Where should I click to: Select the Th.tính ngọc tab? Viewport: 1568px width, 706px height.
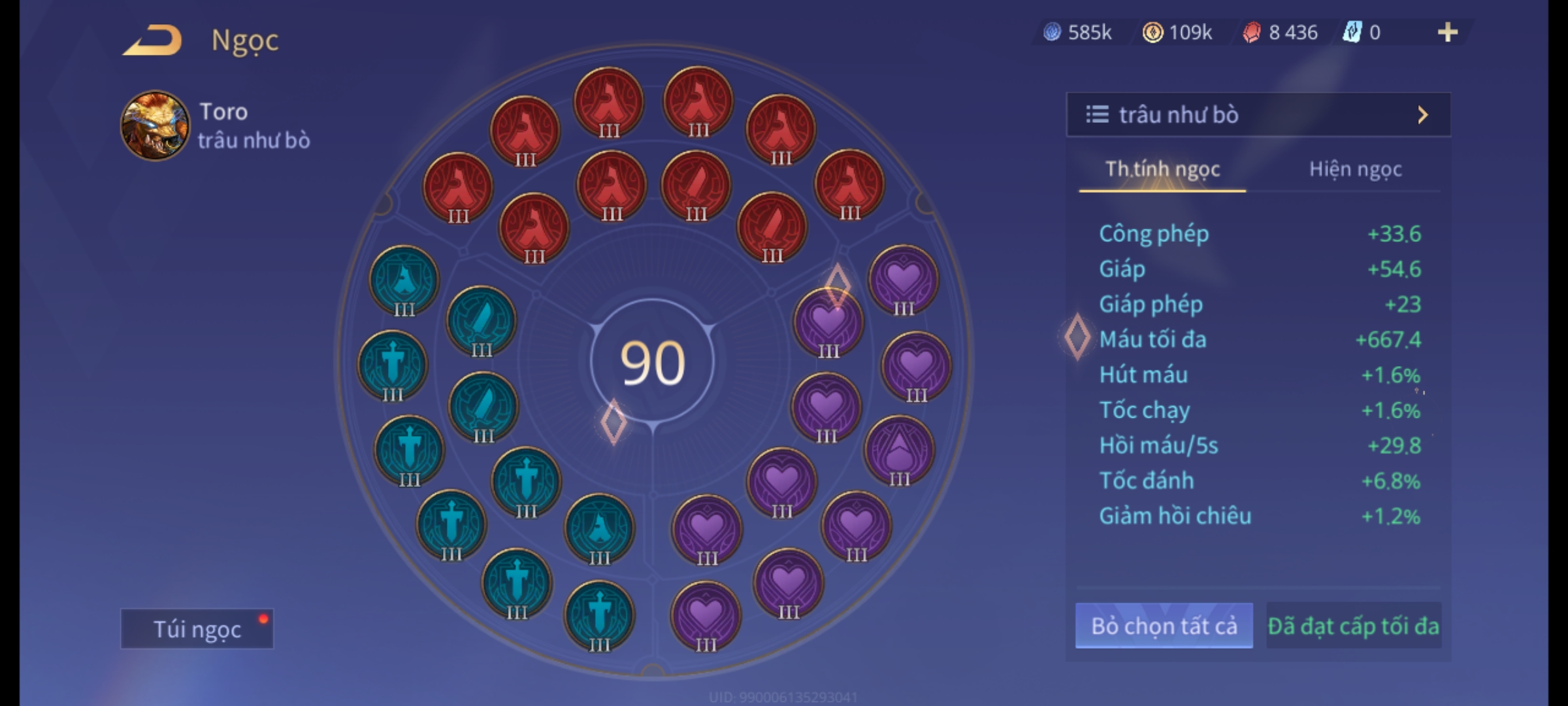pos(1162,169)
